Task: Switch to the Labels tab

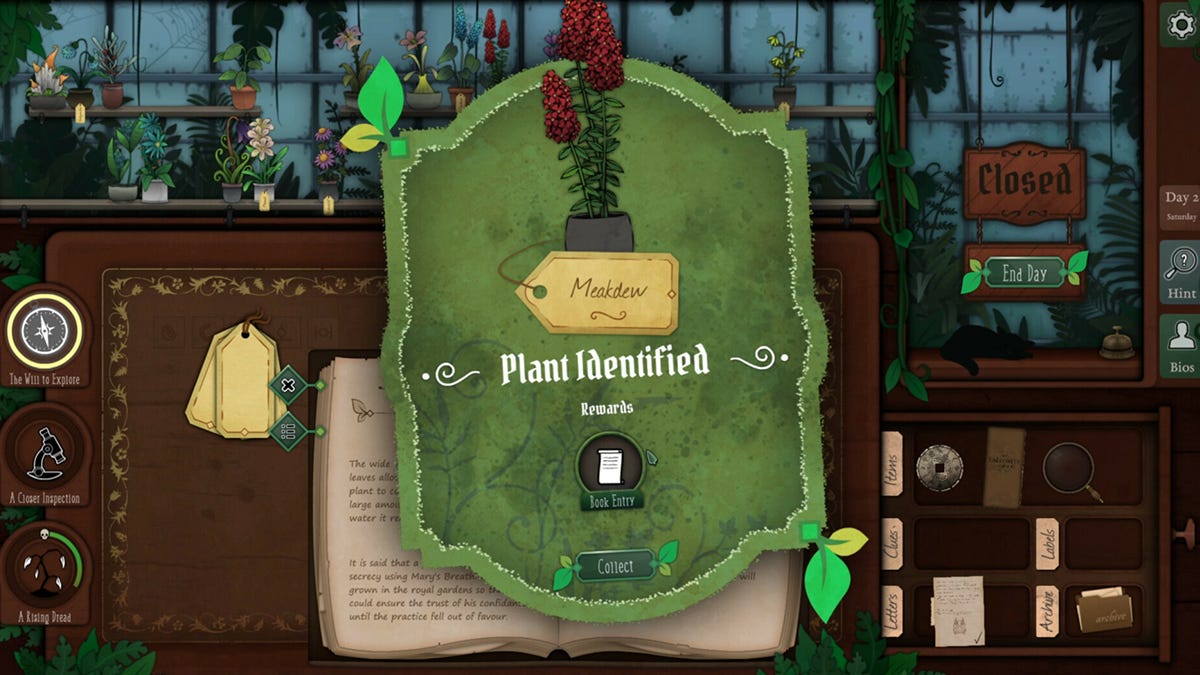Action: pos(1047,542)
